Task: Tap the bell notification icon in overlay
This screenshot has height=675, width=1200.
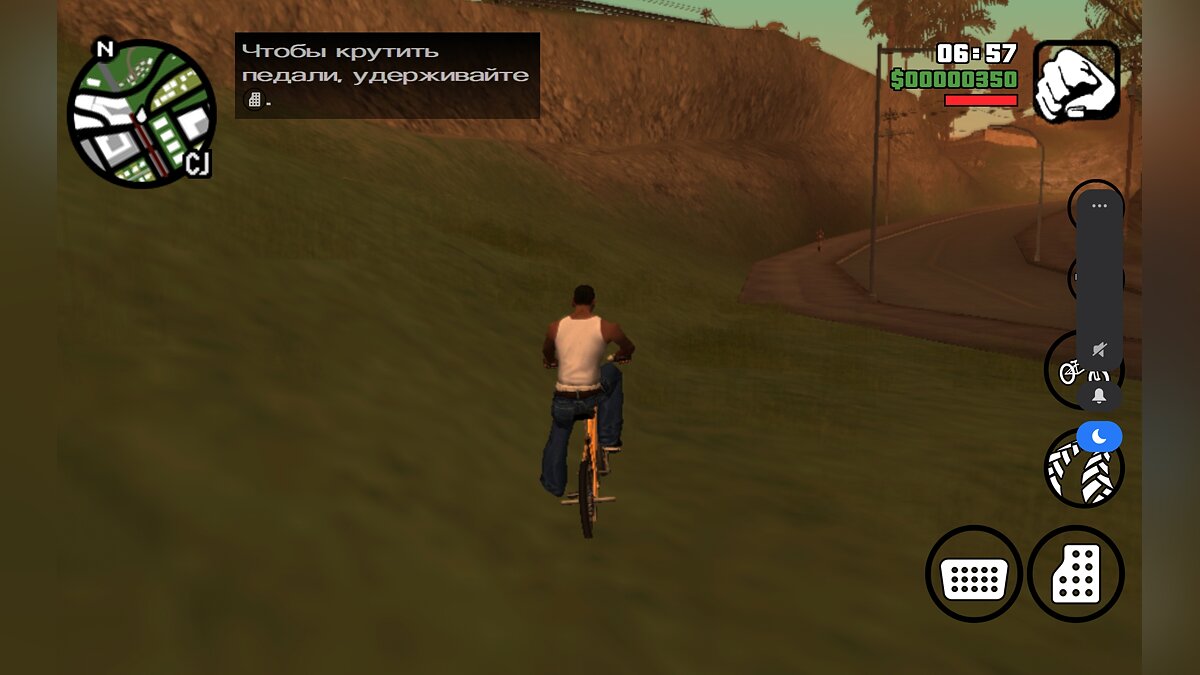Action: pyautogui.click(x=1099, y=396)
